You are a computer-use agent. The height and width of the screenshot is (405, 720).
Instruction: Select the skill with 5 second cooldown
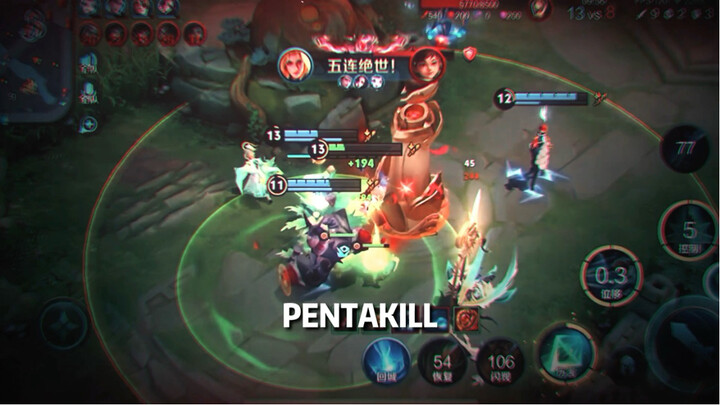689,232
